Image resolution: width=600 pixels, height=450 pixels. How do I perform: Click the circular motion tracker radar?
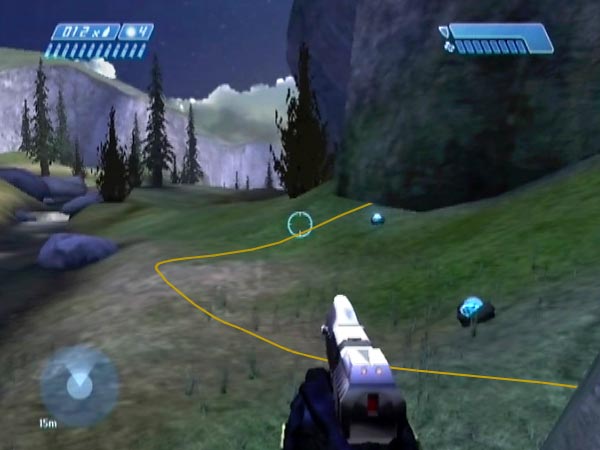point(78,384)
